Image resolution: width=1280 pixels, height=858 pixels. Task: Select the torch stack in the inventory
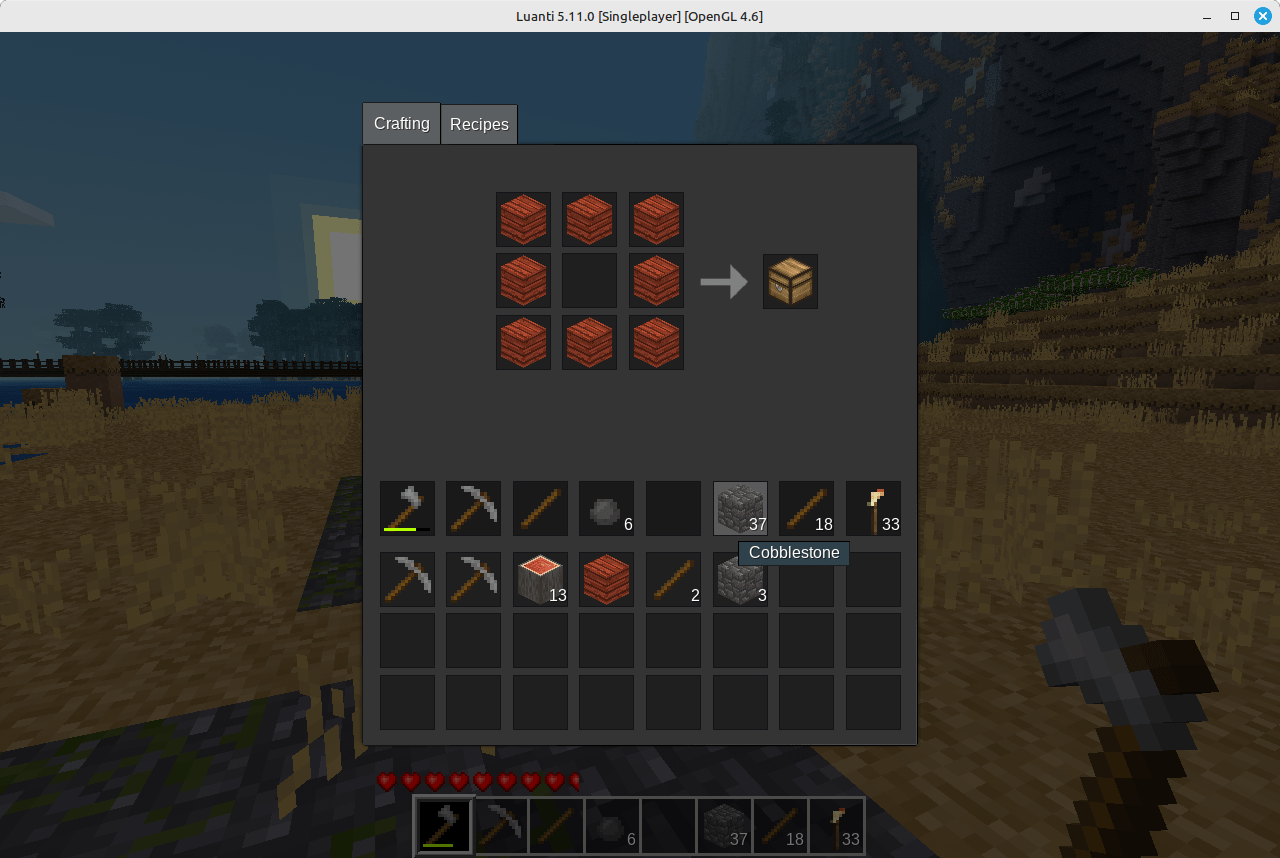[873, 508]
